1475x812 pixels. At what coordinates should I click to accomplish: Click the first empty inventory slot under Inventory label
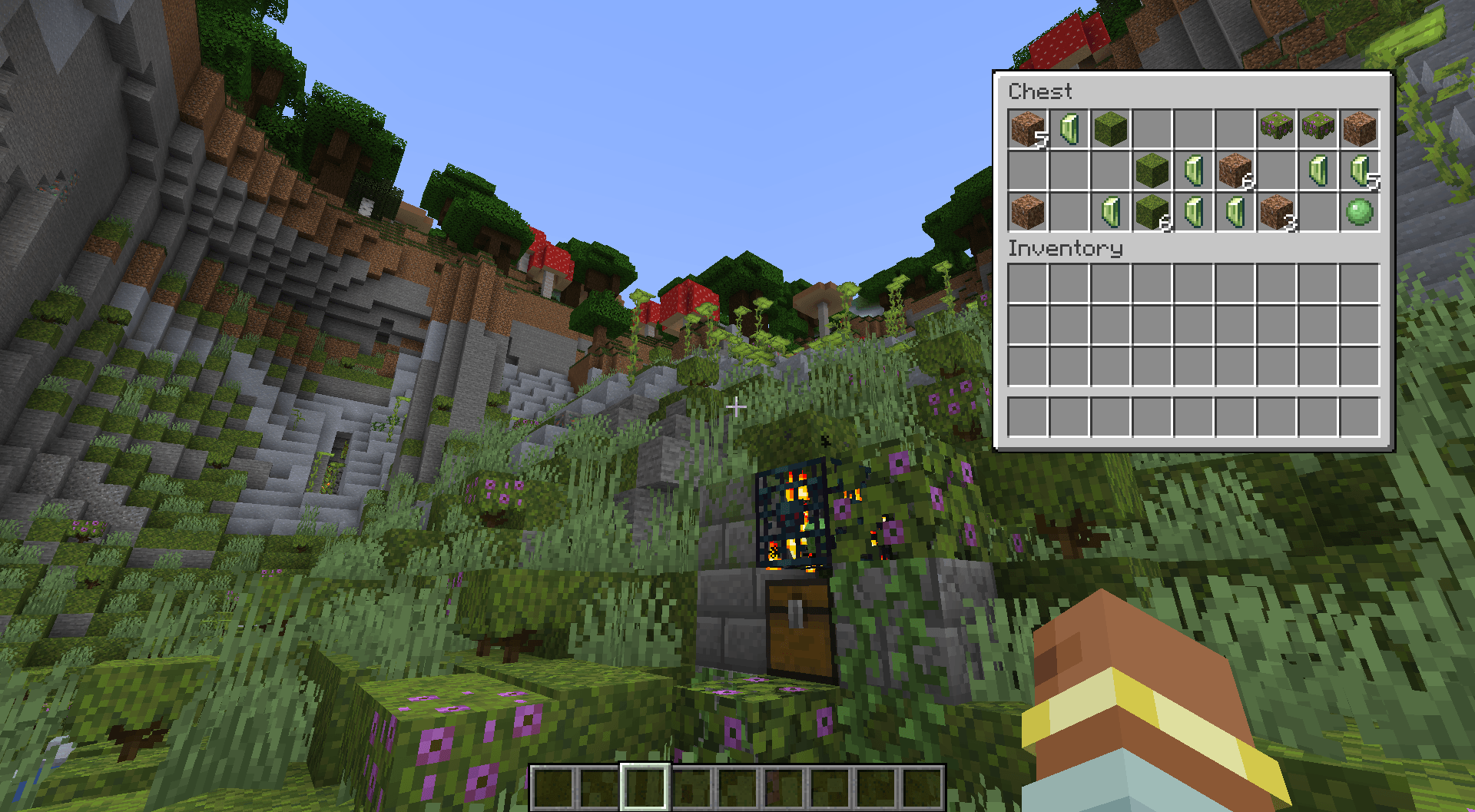coord(1026,283)
